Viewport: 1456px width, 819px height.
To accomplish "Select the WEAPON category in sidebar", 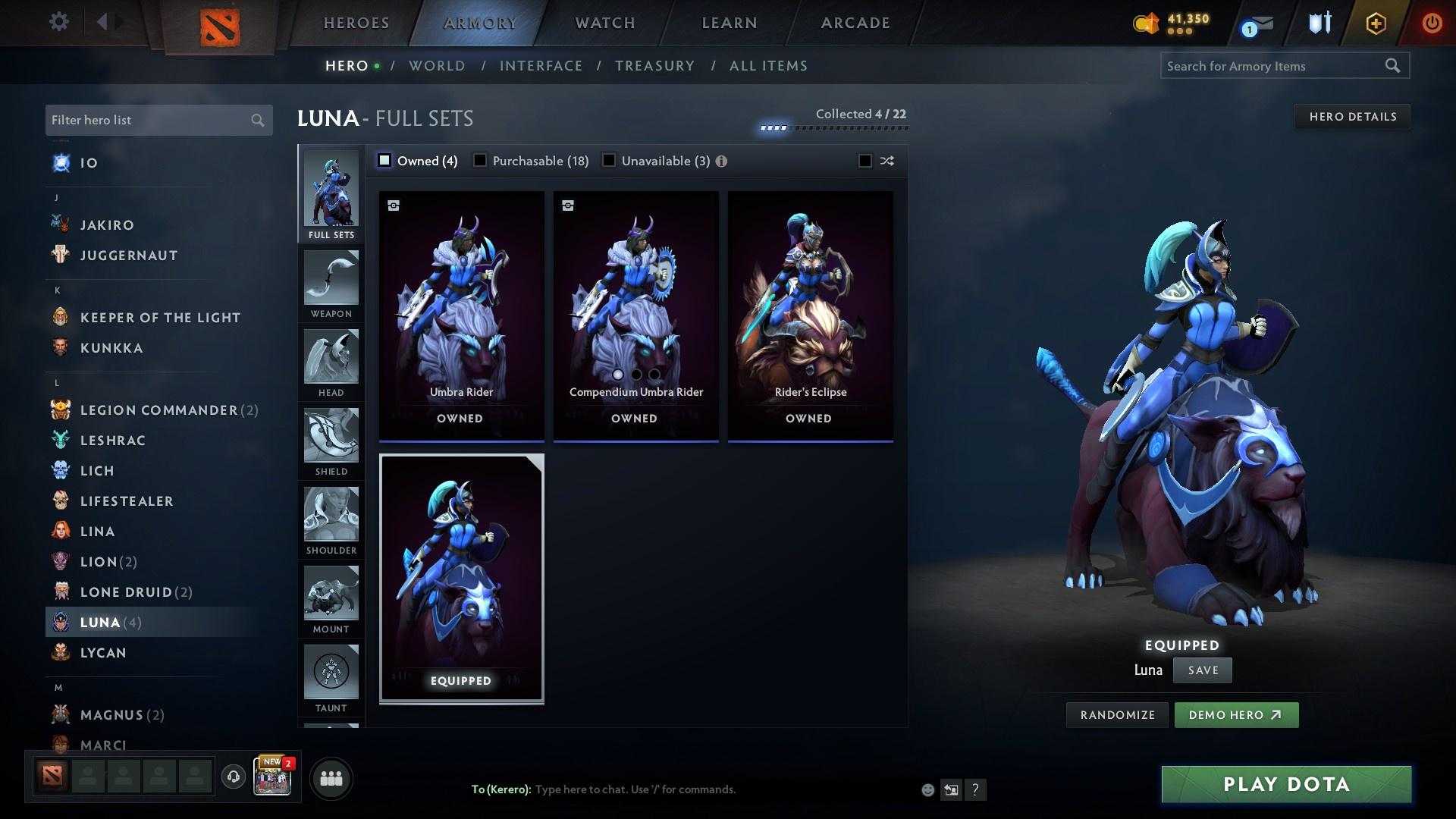I will [x=331, y=286].
